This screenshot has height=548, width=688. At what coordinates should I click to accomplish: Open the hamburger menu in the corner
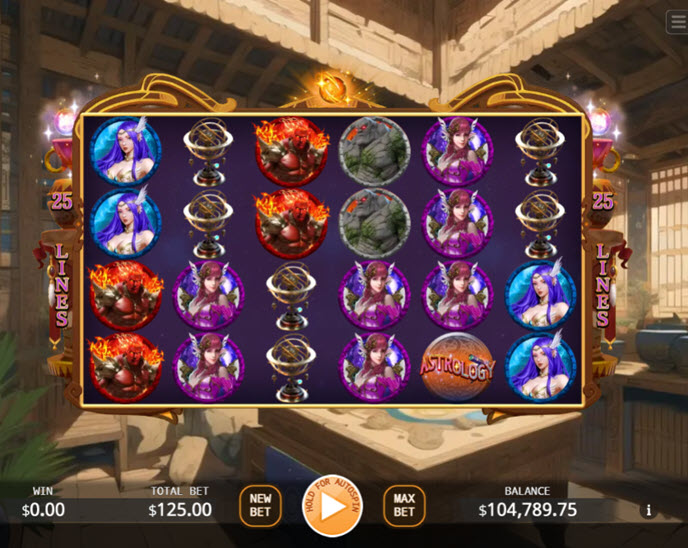click(x=677, y=22)
